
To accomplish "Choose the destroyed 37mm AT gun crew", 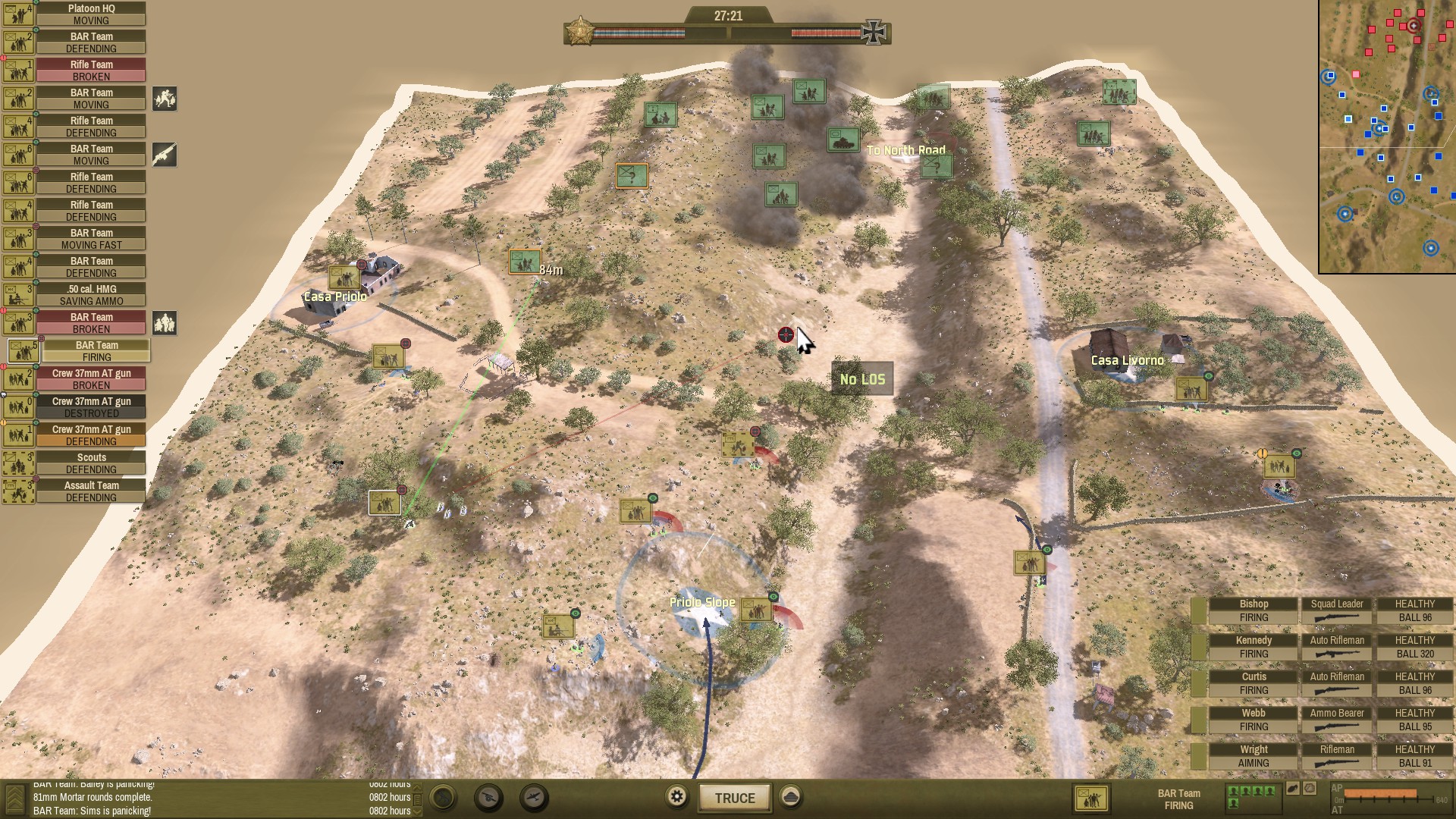I will pyautogui.click(x=90, y=407).
